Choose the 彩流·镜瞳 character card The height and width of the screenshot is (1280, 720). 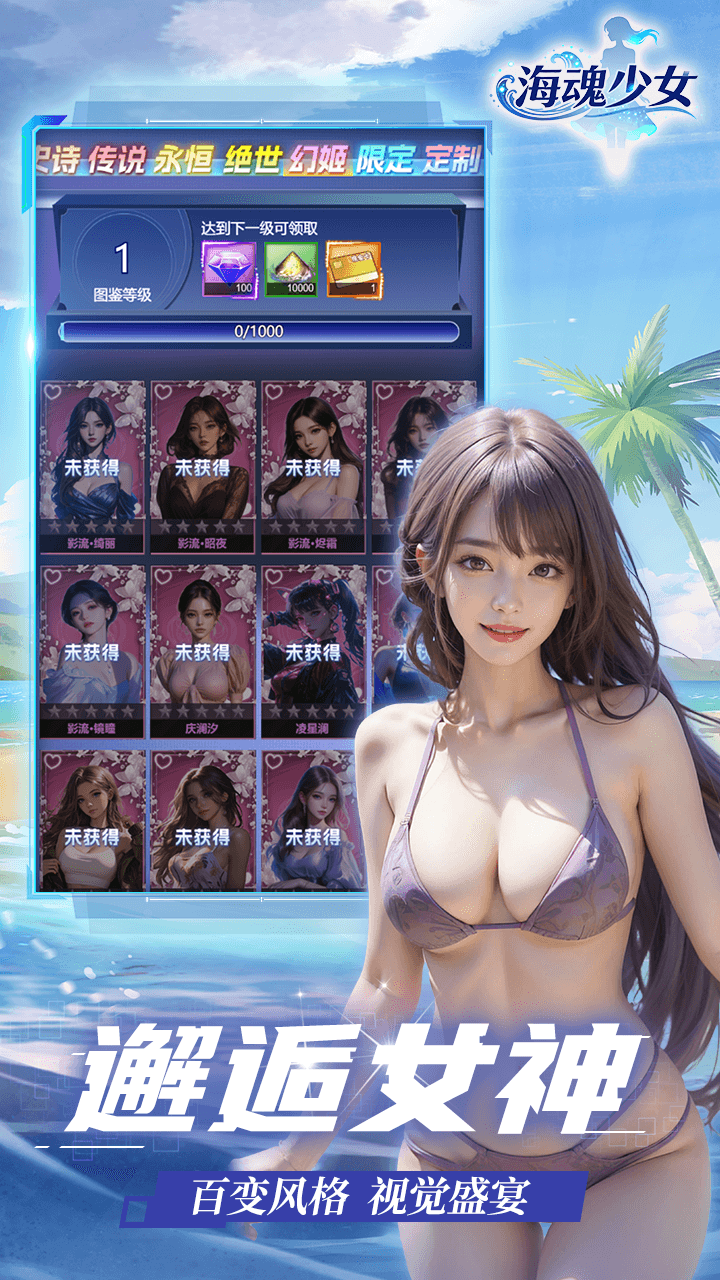(92, 651)
